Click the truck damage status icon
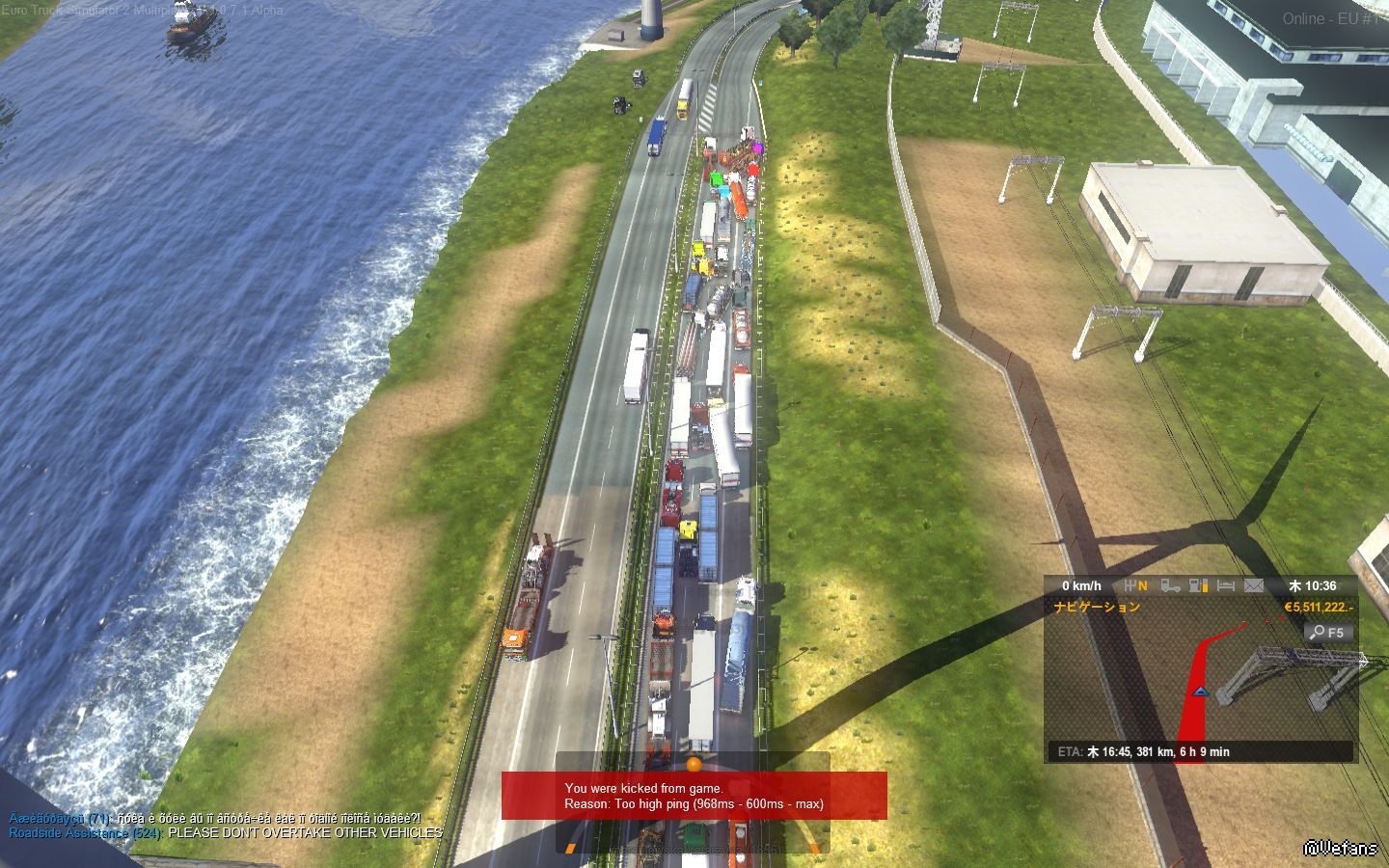Image resolution: width=1389 pixels, height=868 pixels. click(1170, 585)
